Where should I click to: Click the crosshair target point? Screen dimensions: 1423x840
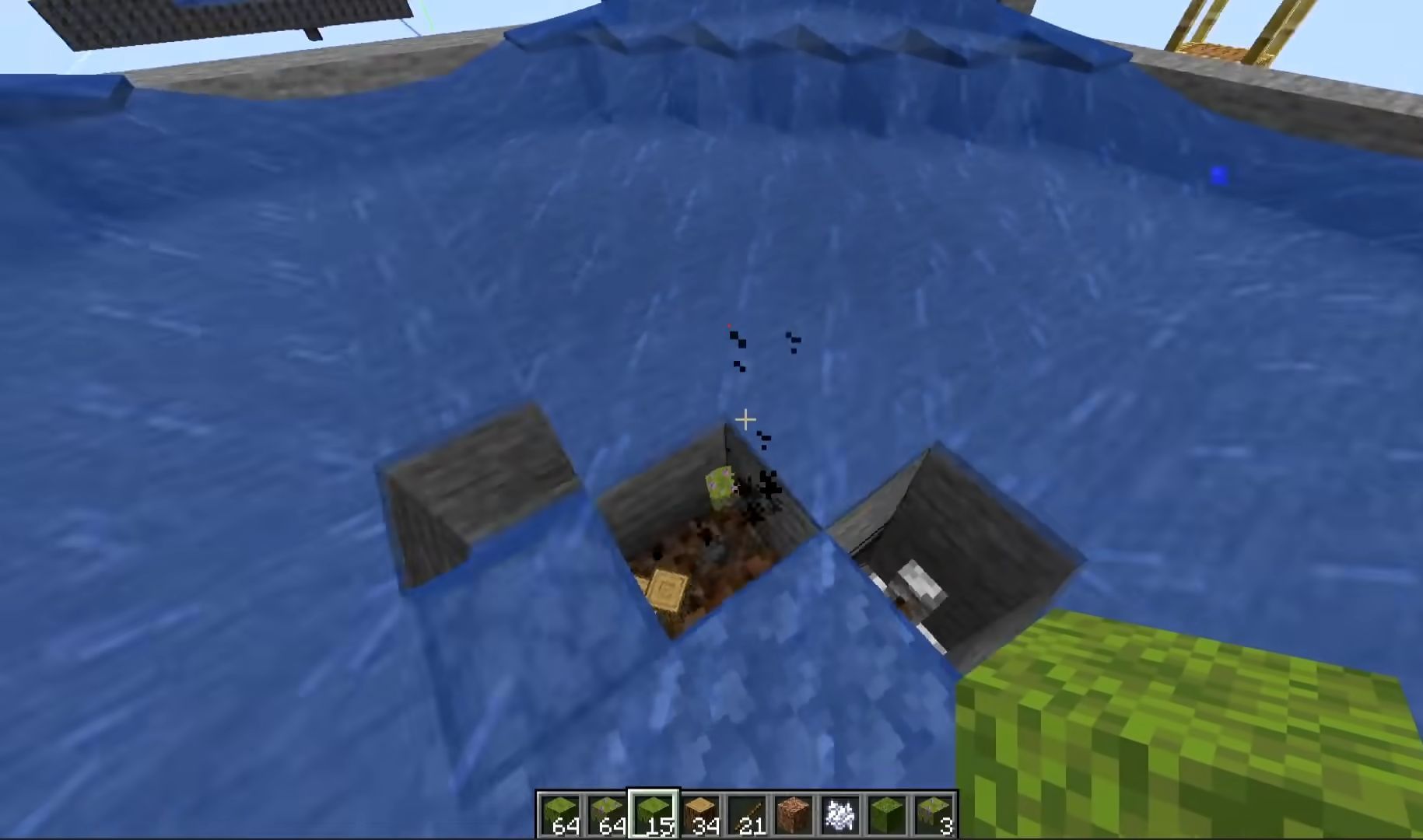coord(745,420)
